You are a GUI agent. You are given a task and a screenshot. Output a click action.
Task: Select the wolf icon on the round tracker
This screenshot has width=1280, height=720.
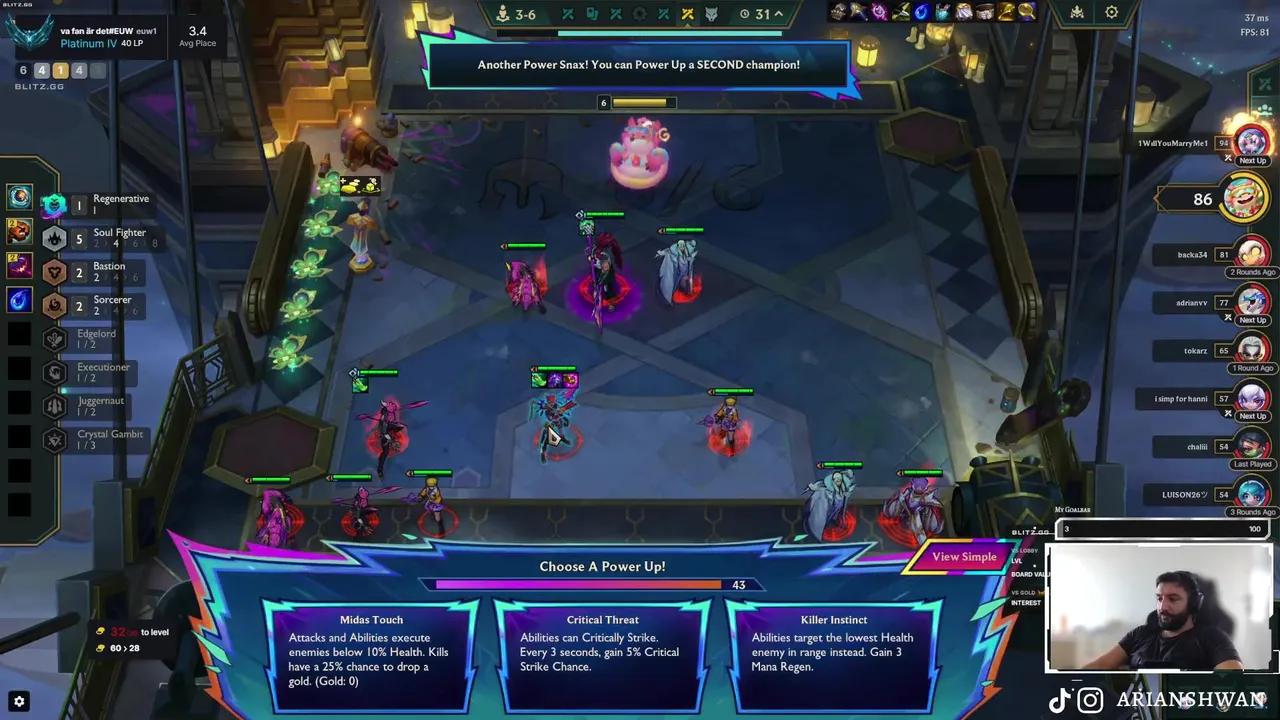[712, 14]
